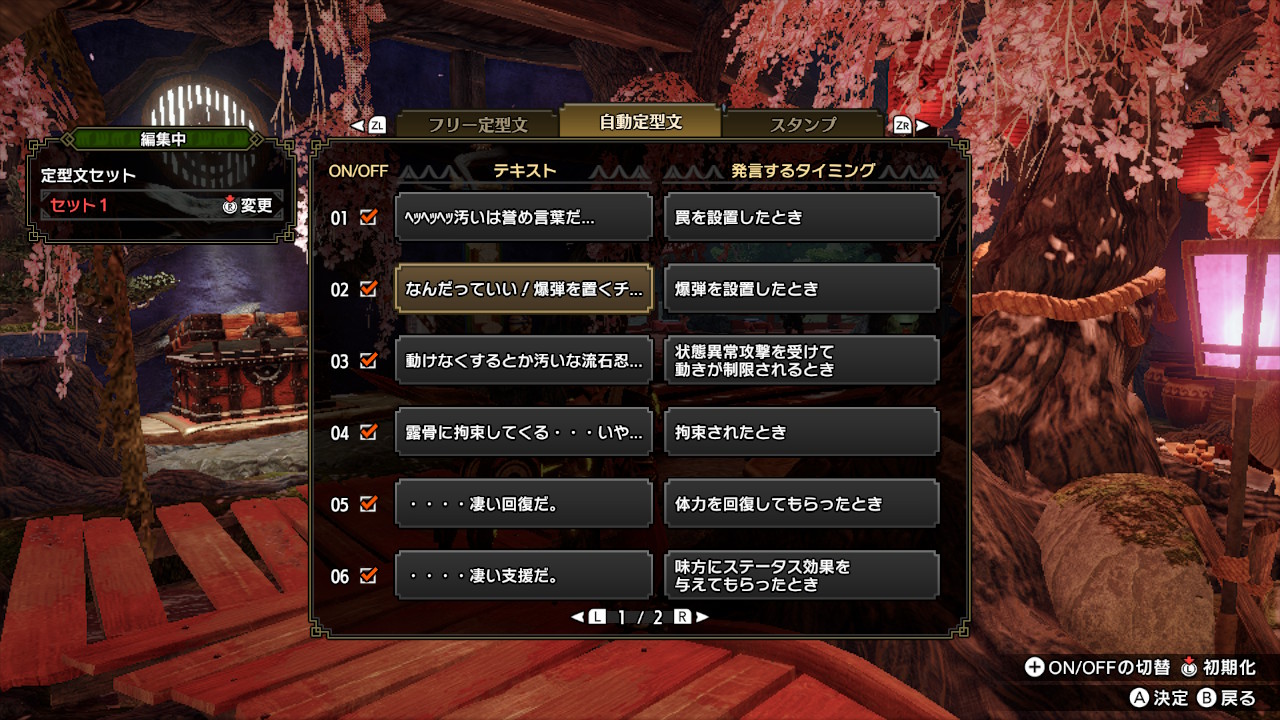1280x720 pixels.
Task: Disable the checkbox for shoutout 06
Action: click(369, 575)
